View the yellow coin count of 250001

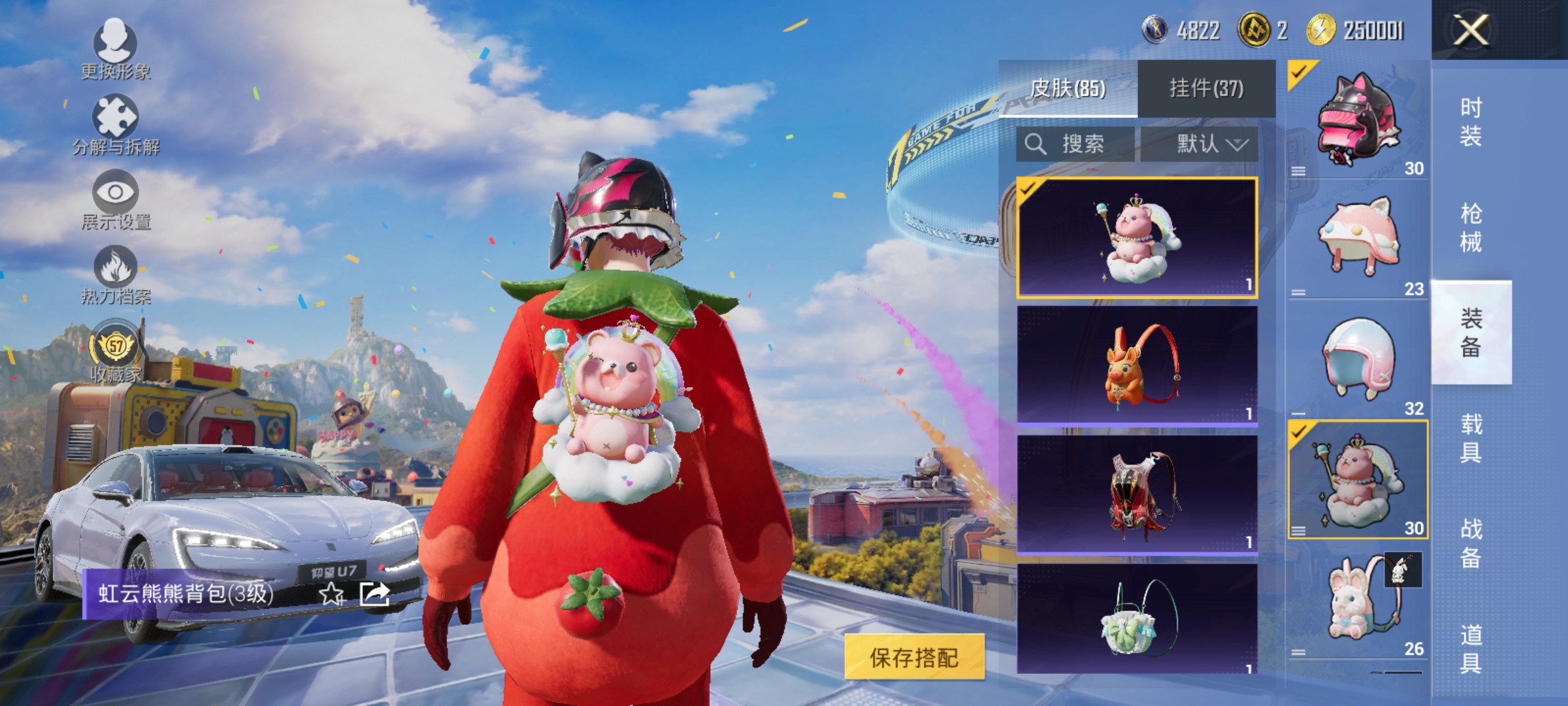coord(1346,31)
